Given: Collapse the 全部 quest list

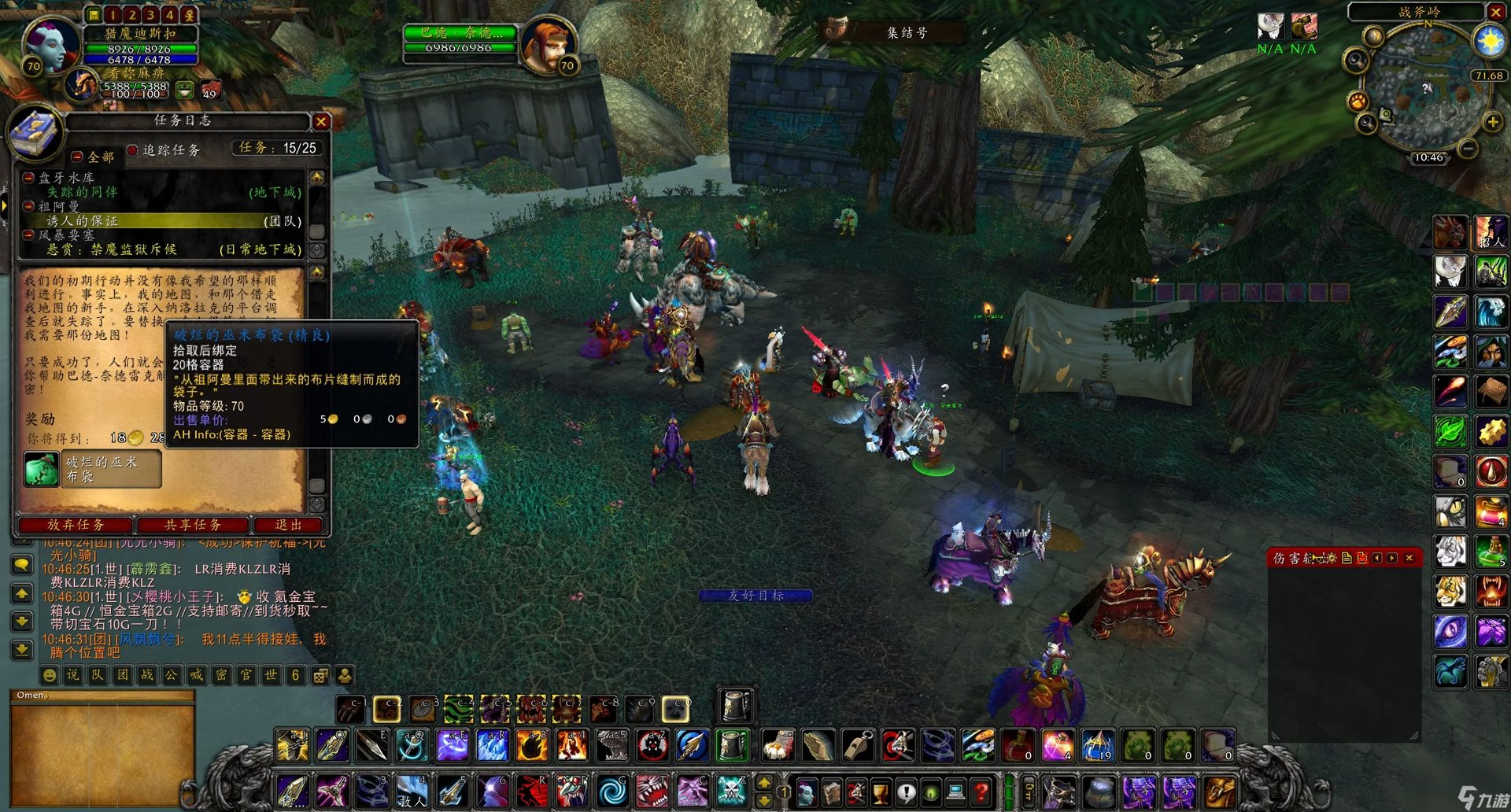Looking at the screenshot, I should coord(78,157).
